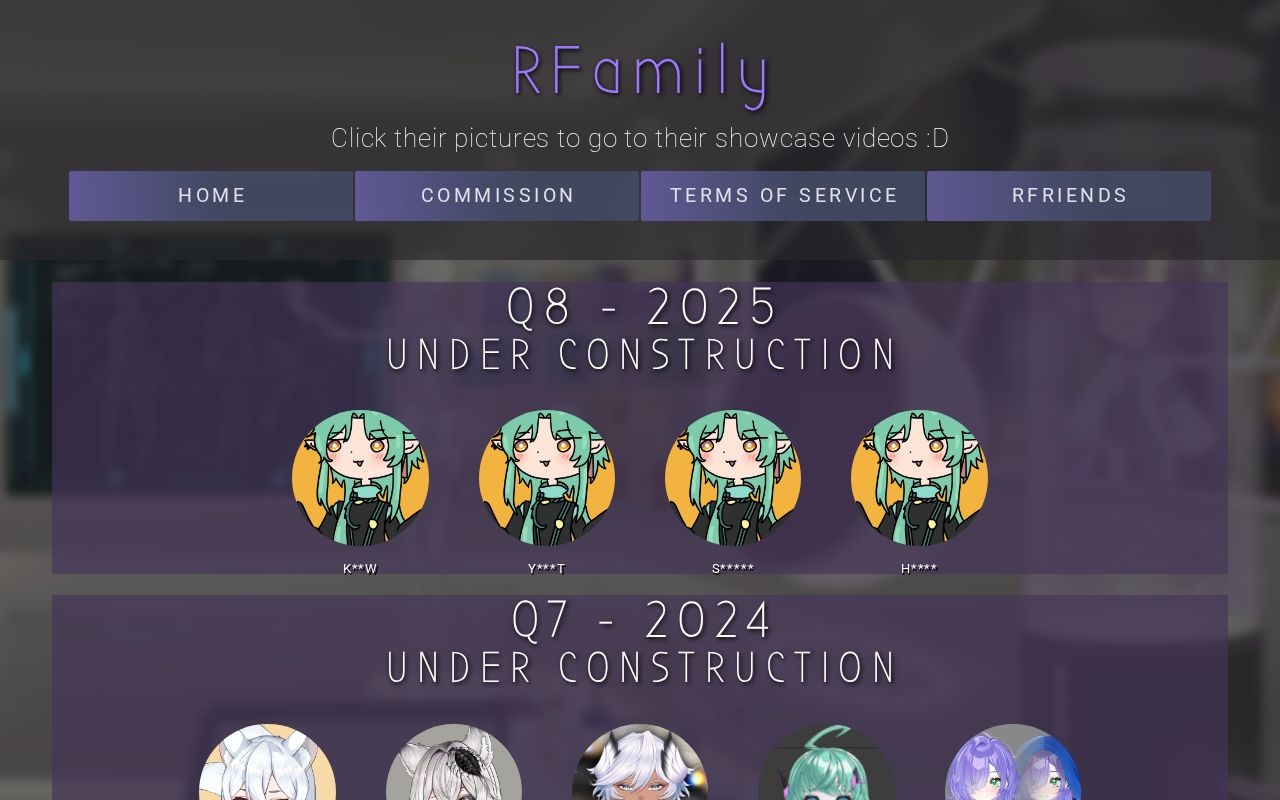Click the RFamily site title

click(x=640, y=70)
